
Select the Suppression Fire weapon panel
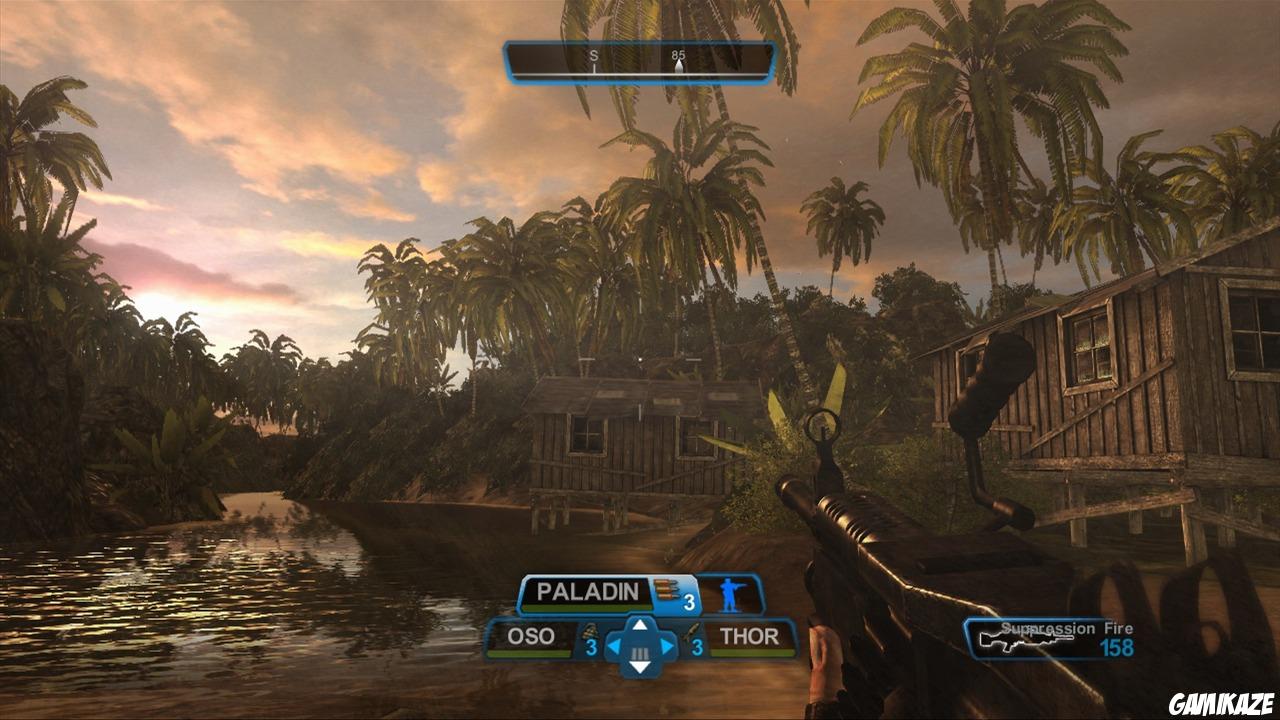1062,638
